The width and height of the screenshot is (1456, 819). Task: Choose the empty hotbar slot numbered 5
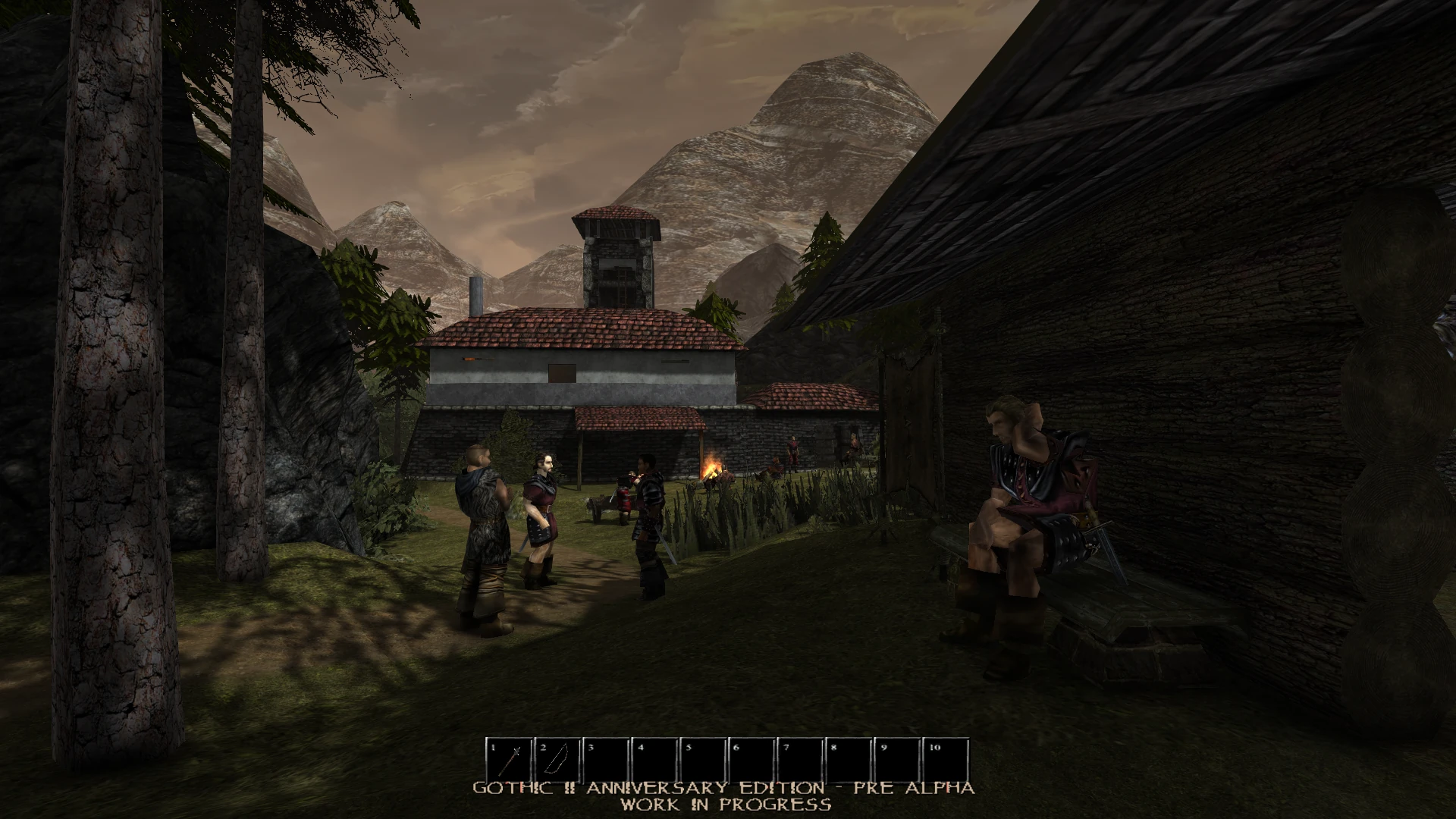703,758
